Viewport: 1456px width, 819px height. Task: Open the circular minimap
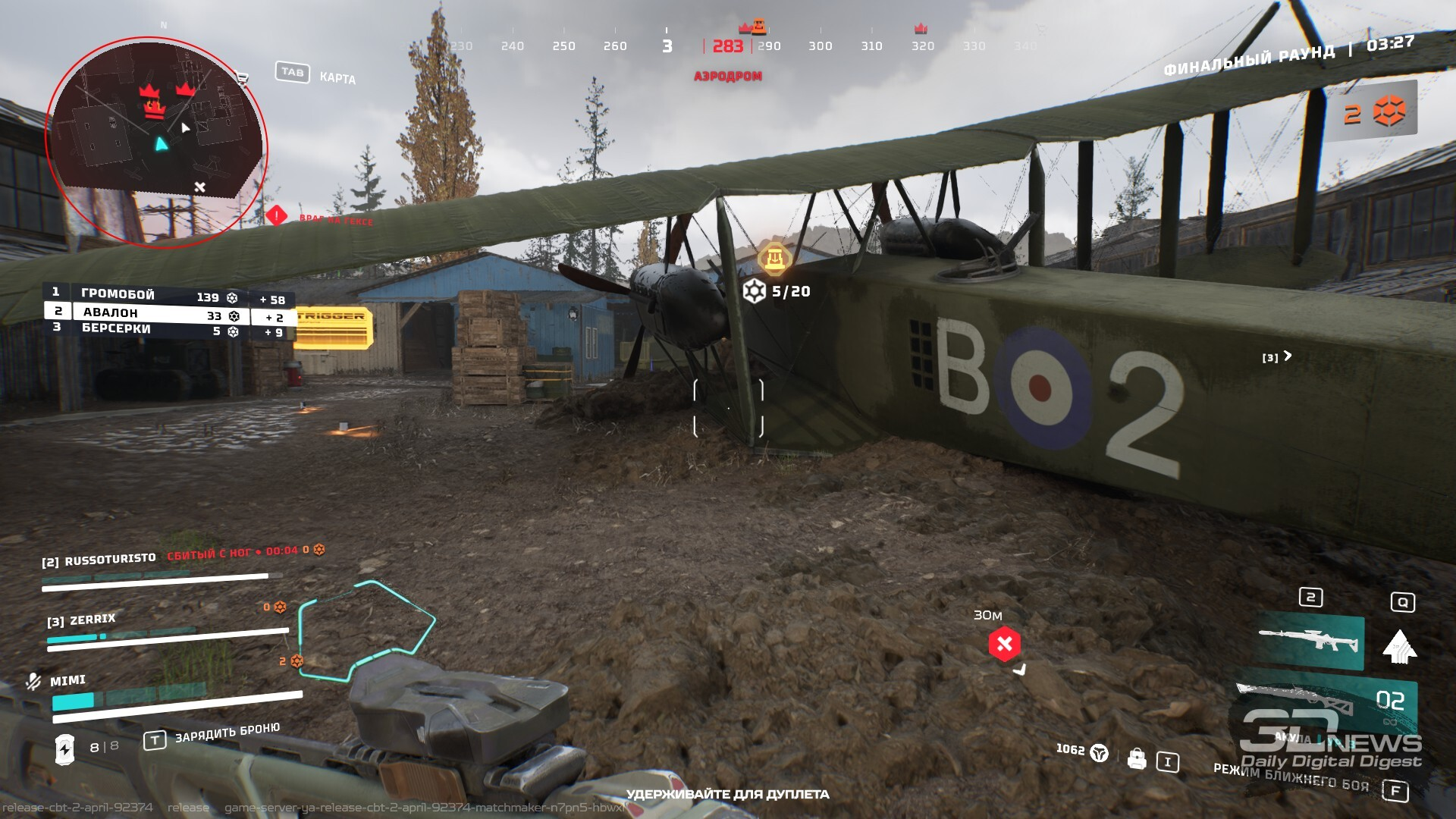pos(155,140)
